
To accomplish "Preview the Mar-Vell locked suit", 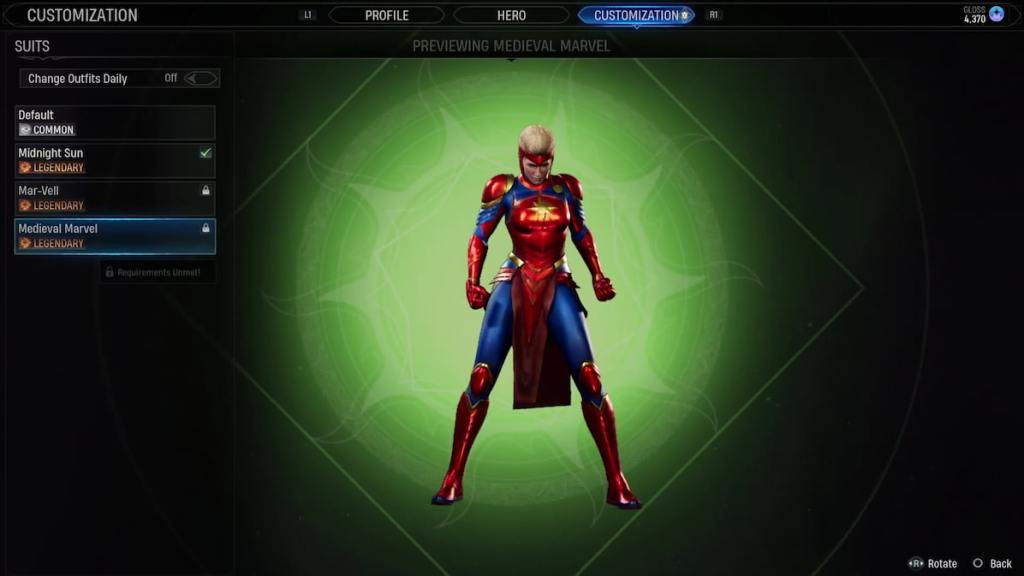I will coord(115,198).
